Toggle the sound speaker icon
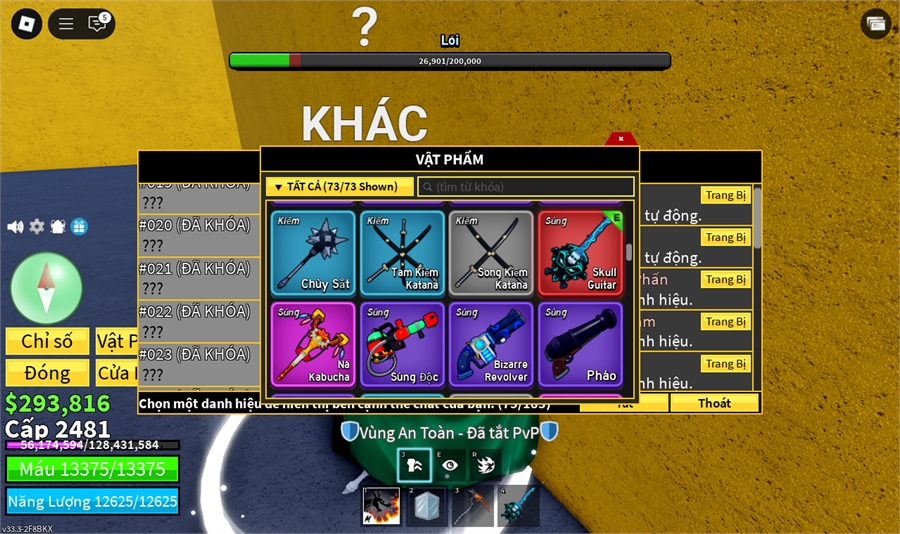 click(15, 227)
